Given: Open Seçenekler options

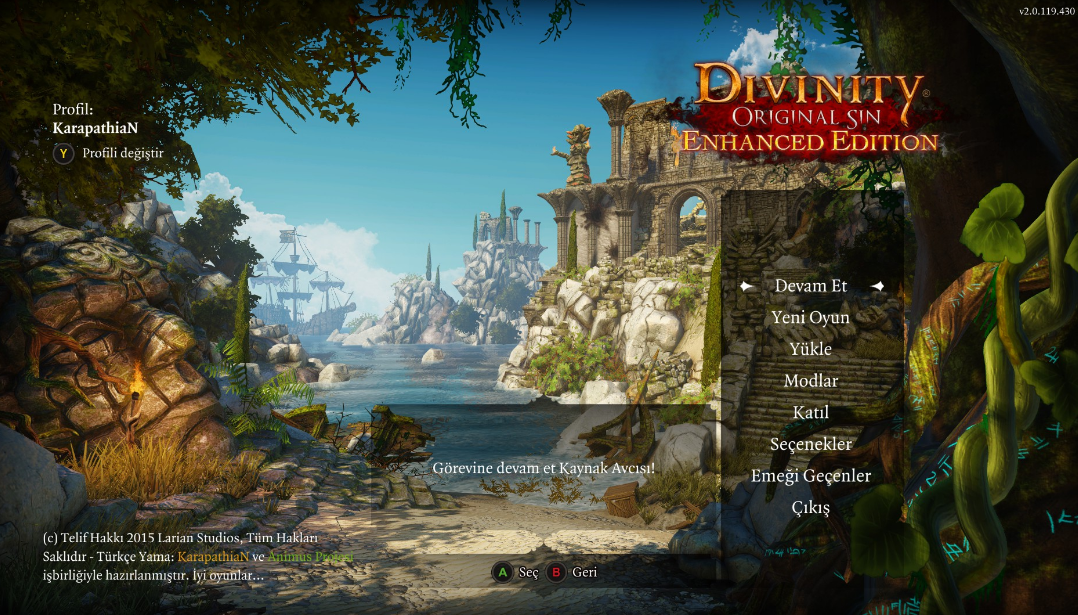Looking at the screenshot, I should tap(811, 444).
